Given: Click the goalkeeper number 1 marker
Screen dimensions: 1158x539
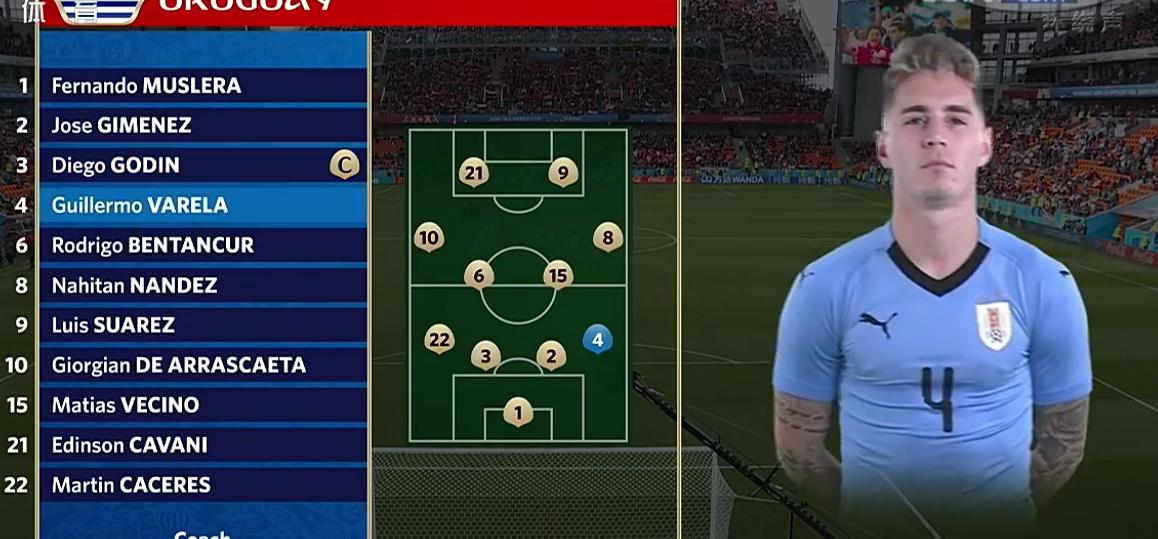Looking at the screenshot, I should pyautogui.click(x=518, y=411).
